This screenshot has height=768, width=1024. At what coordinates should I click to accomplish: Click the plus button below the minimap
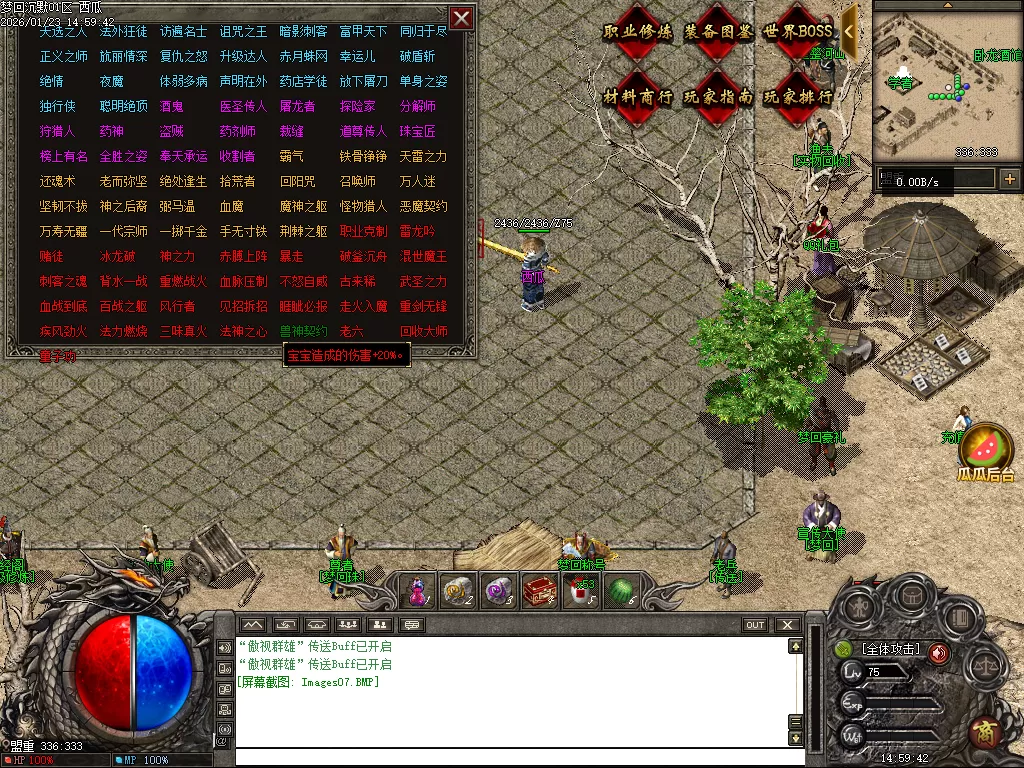[x=1009, y=179]
